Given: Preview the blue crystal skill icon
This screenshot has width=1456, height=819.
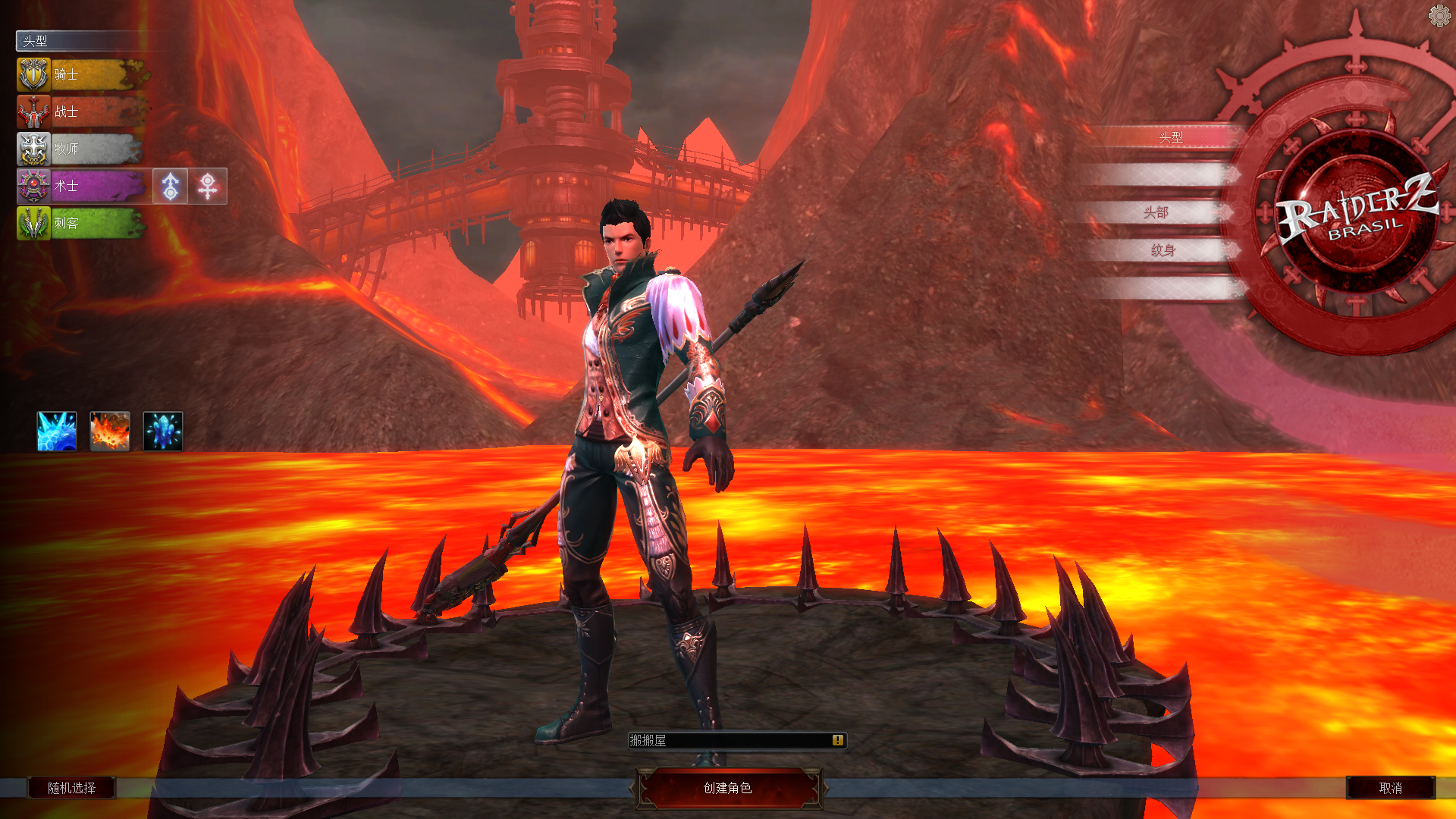Looking at the screenshot, I should [163, 431].
